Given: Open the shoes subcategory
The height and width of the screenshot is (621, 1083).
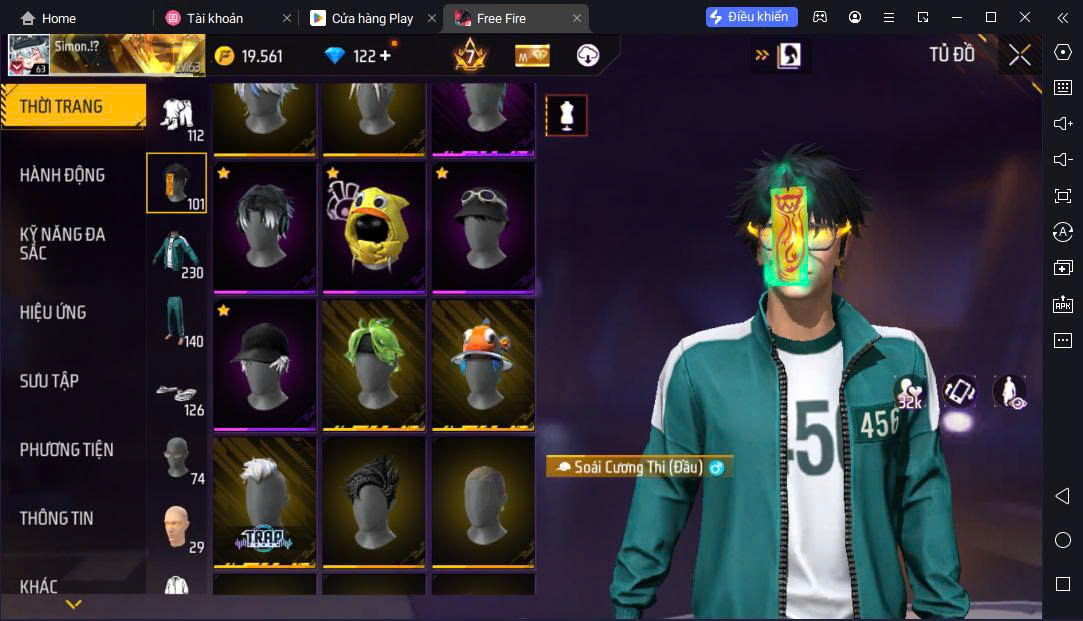Looking at the screenshot, I should 177,392.
